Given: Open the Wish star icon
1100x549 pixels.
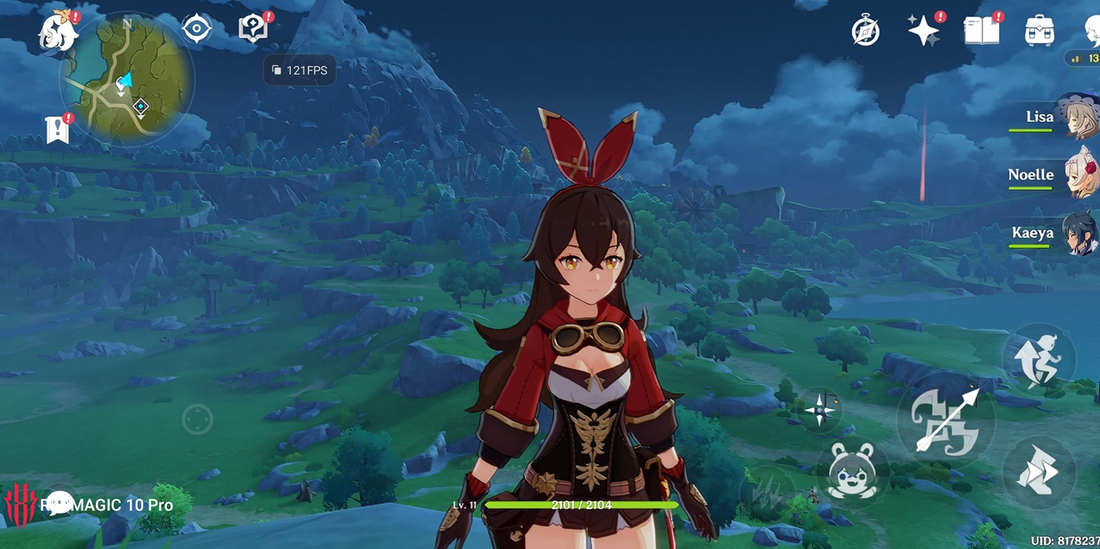Looking at the screenshot, I should point(923,31).
